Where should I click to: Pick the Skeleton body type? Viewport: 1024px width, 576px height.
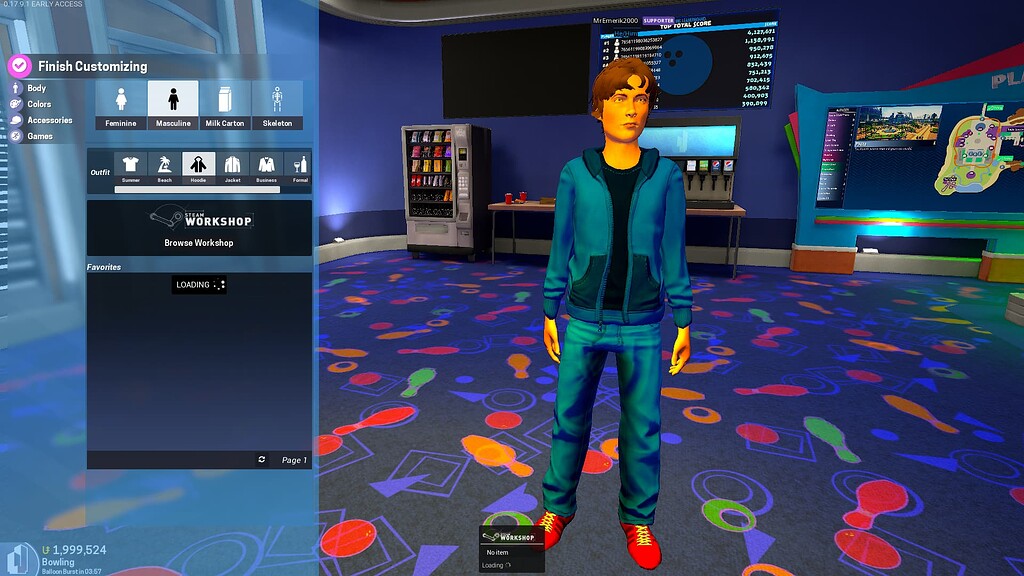click(277, 104)
